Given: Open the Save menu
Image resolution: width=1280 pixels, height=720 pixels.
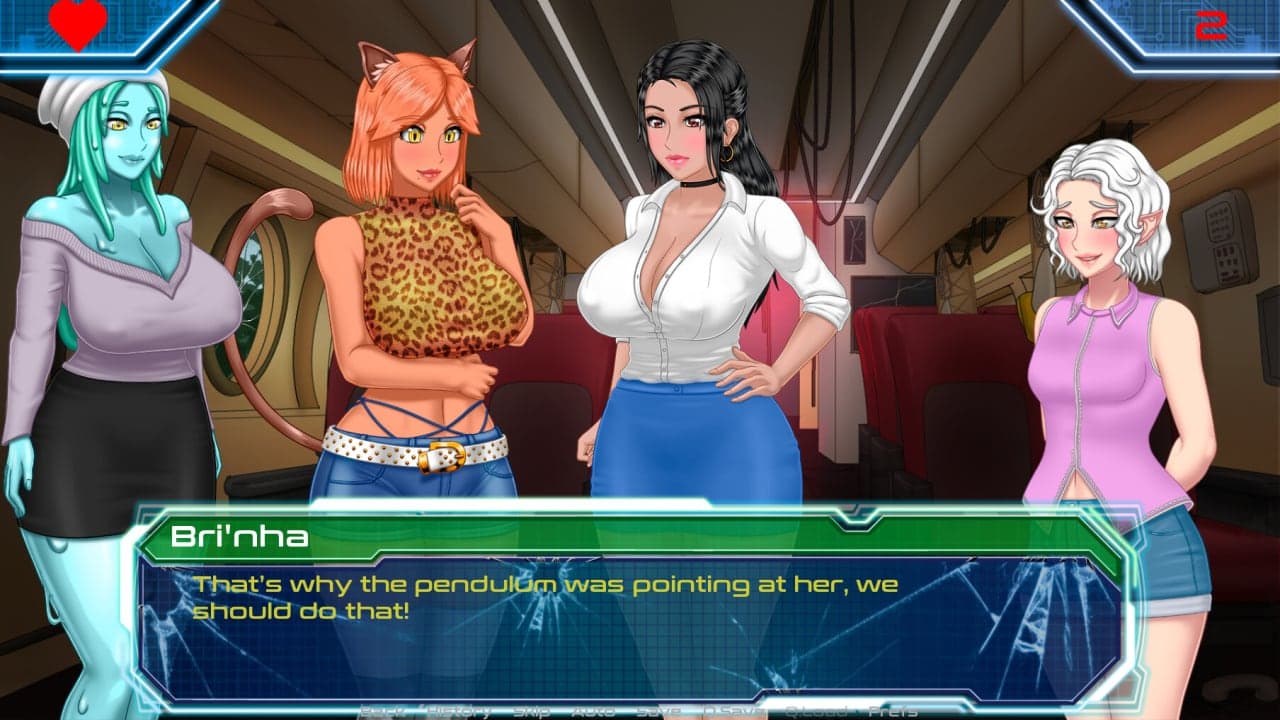Looking at the screenshot, I should coord(657,711).
